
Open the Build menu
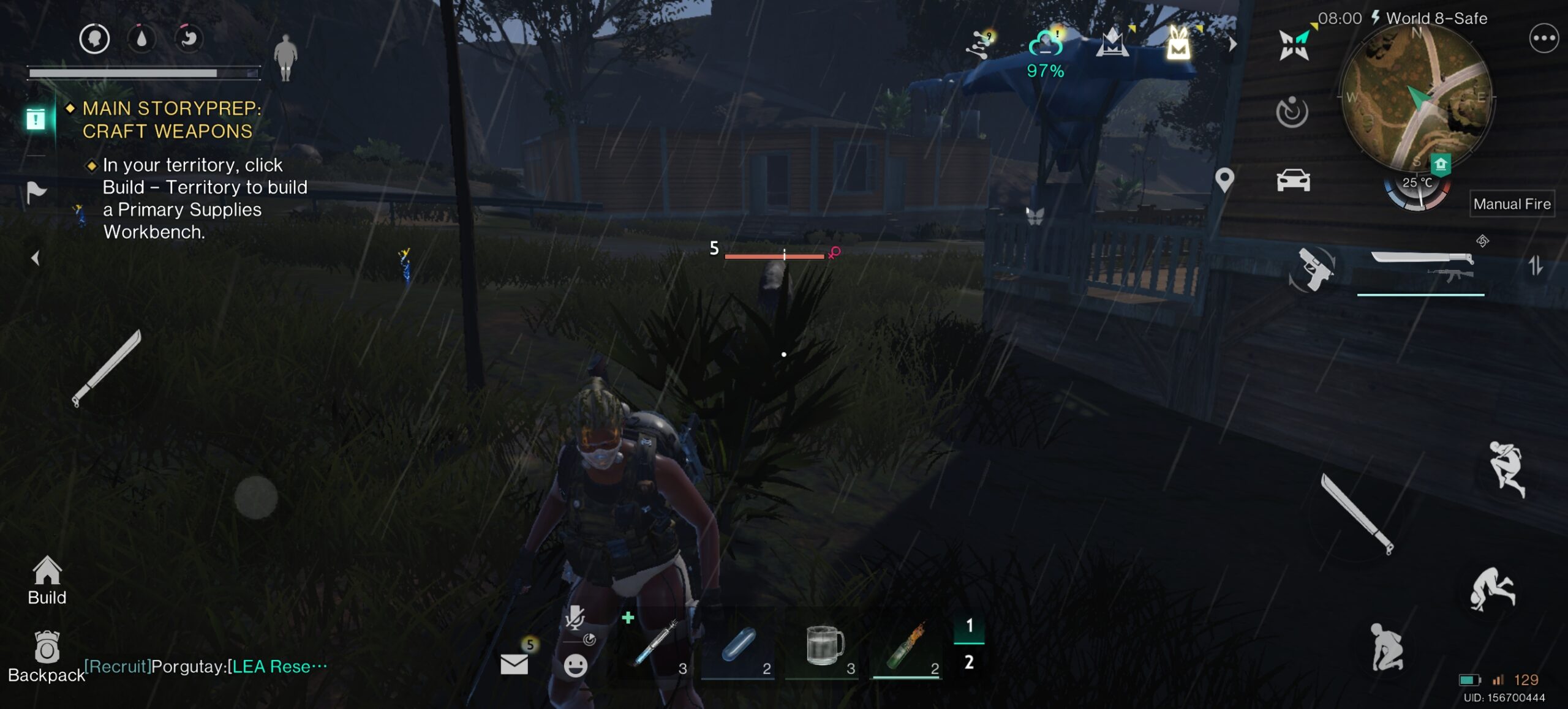[47, 579]
